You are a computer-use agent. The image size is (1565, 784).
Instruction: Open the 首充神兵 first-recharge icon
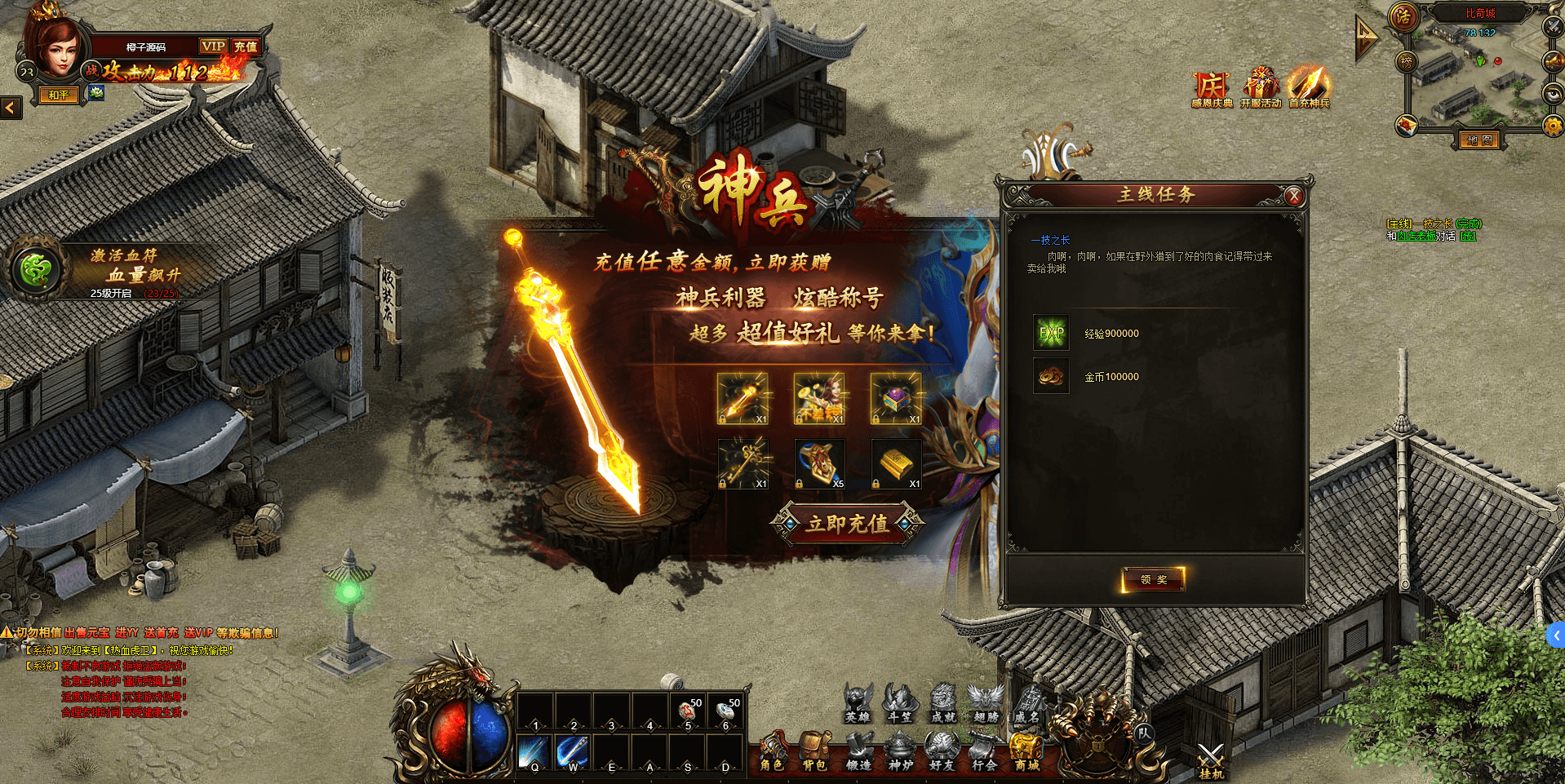pos(1309,89)
